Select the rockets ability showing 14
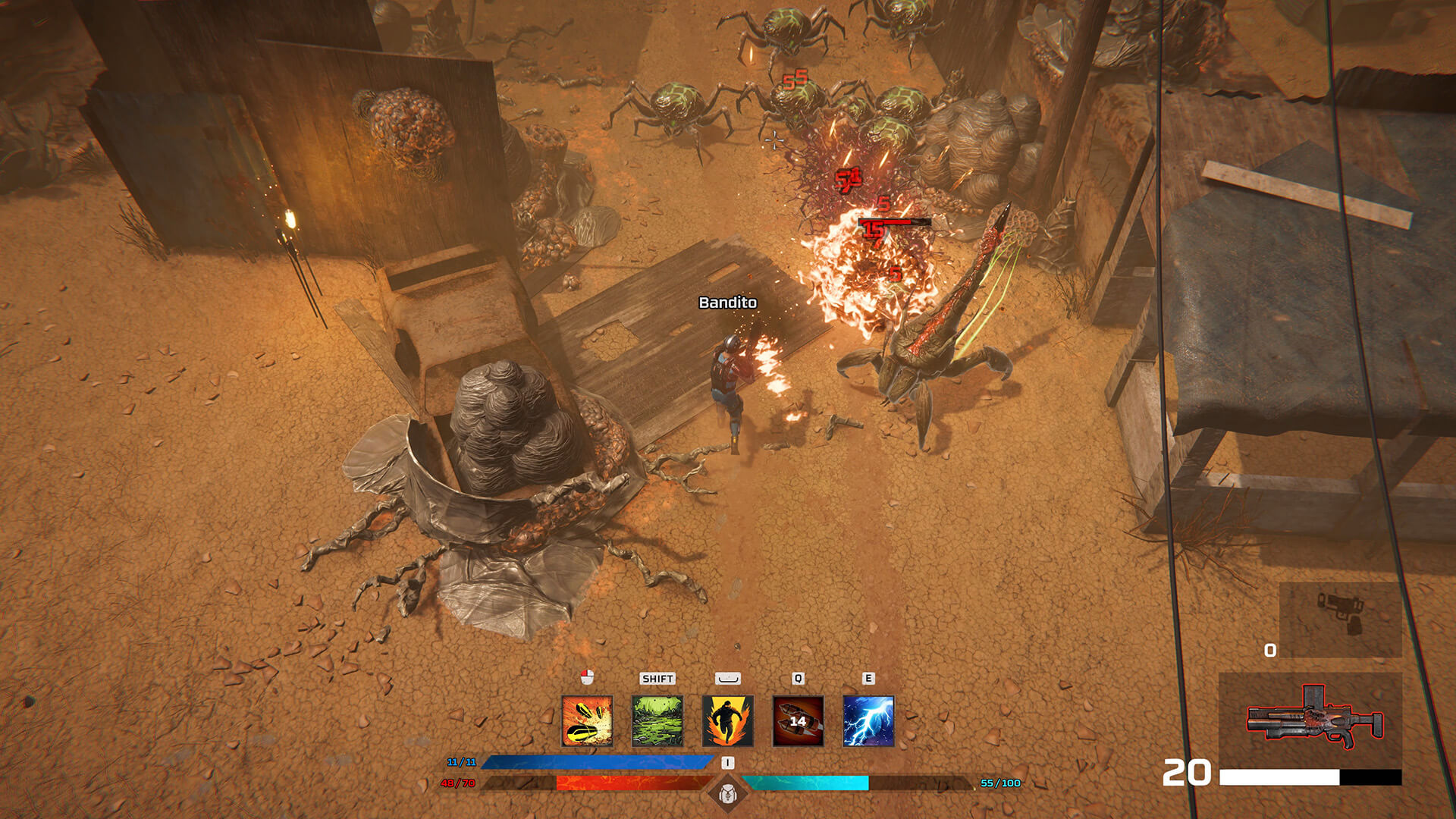This screenshot has width=1456, height=819. [798, 721]
